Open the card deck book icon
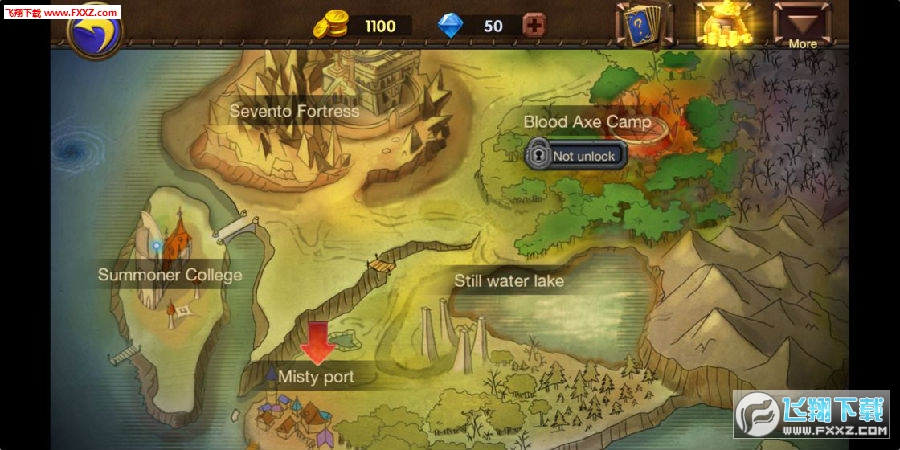 click(x=643, y=24)
